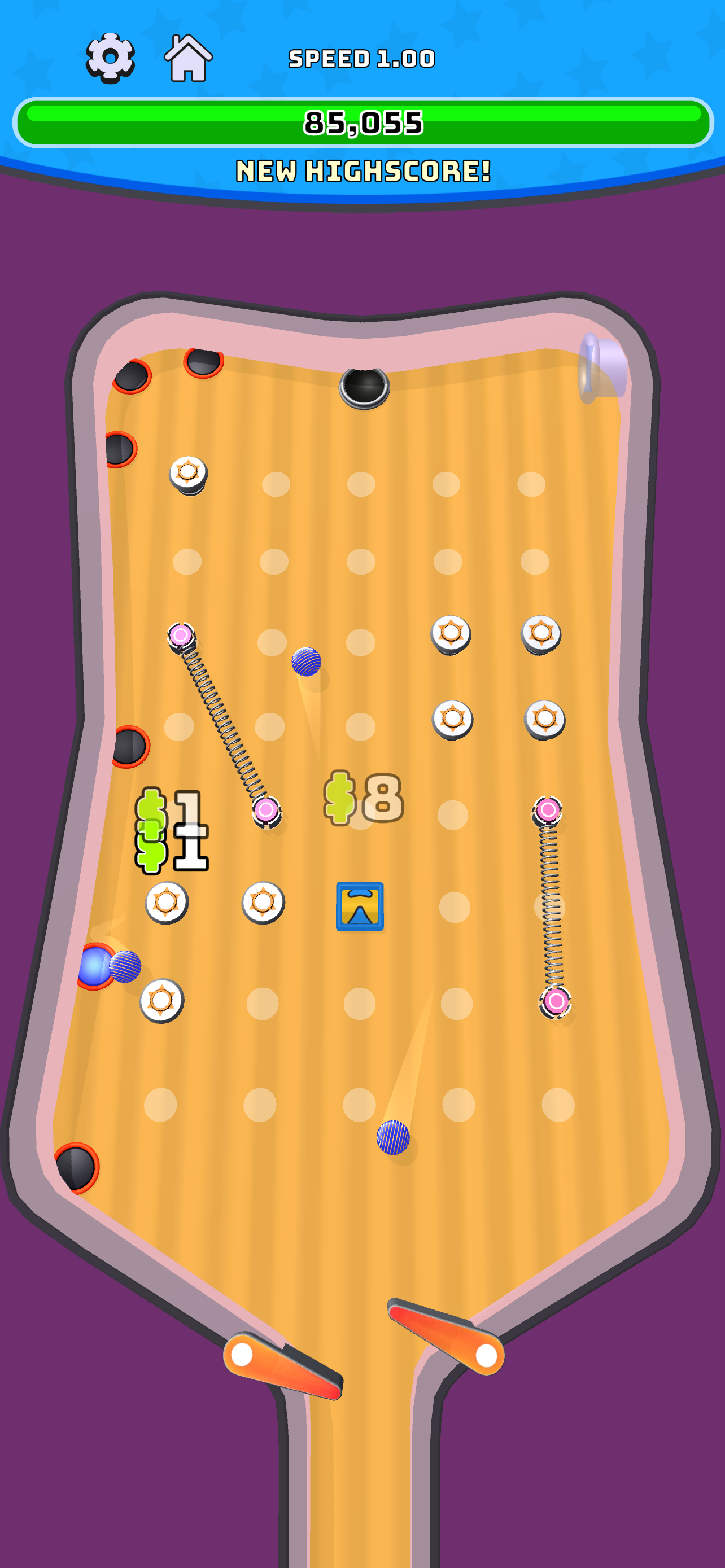Click the black hole at board top center

point(364,387)
